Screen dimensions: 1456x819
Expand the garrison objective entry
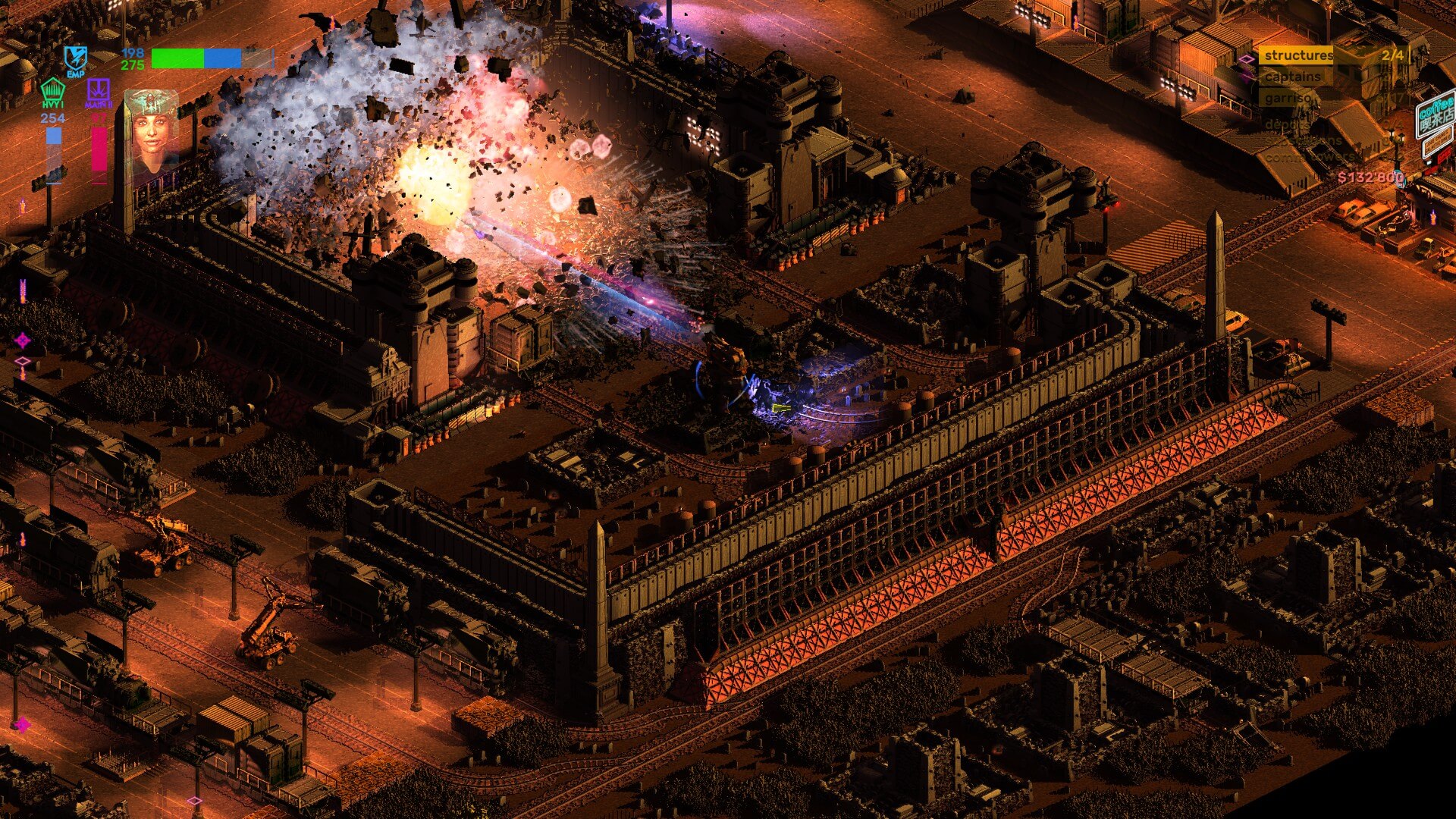coord(1288,97)
